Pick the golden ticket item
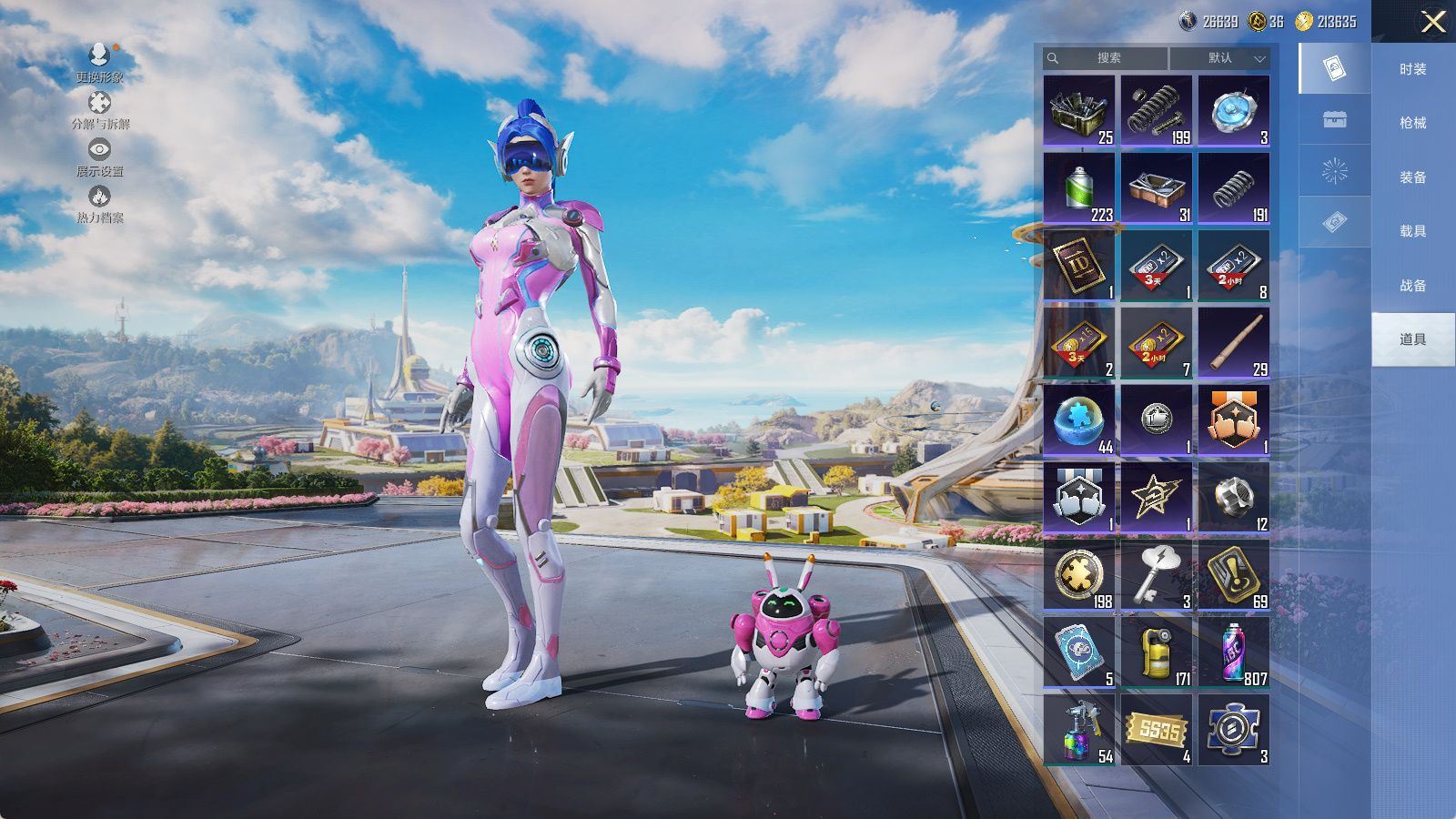Viewport: 1456px width, 819px height. 1156,730
